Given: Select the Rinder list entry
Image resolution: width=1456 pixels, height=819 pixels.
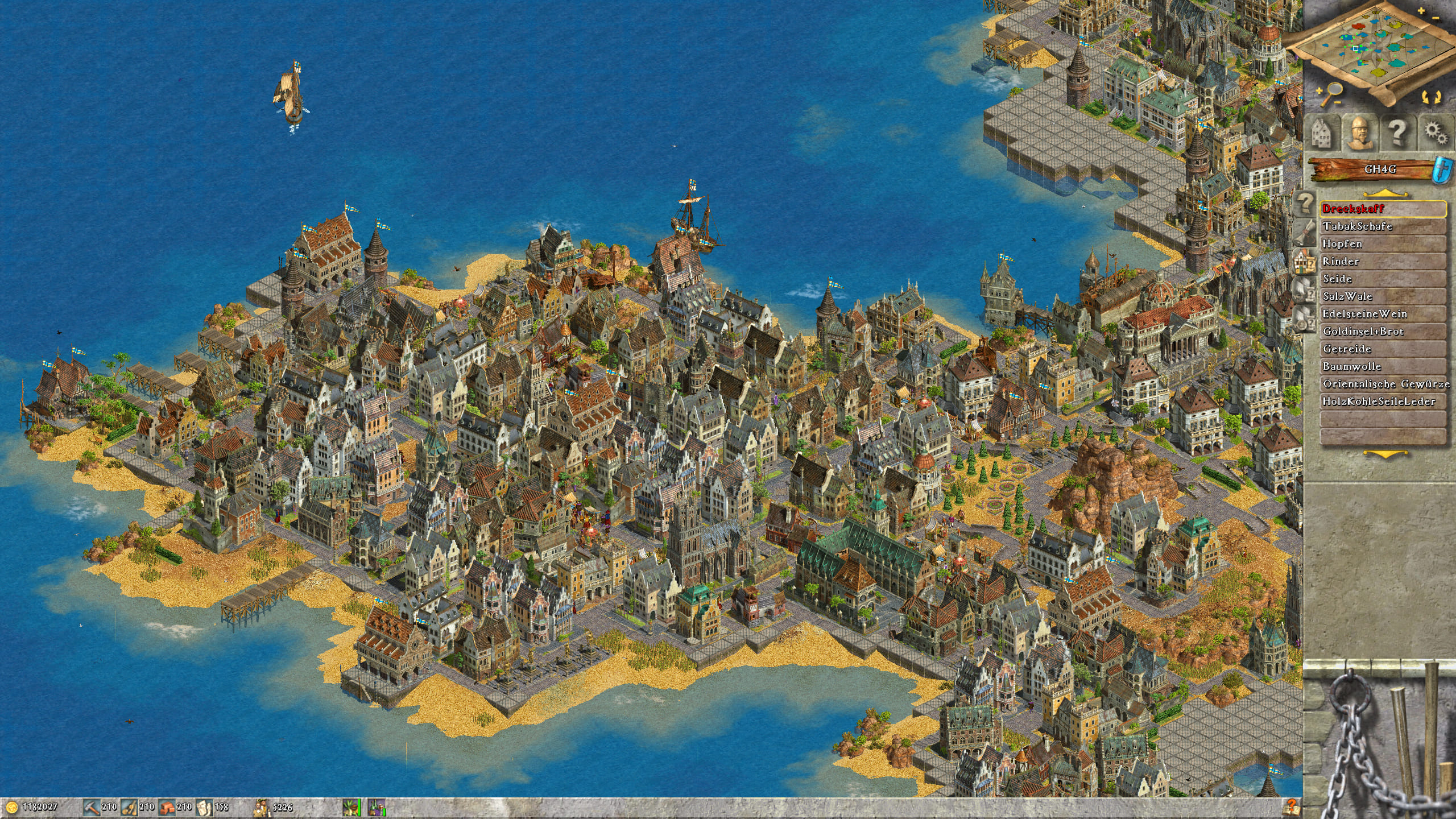Looking at the screenshot, I should (1381, 262).
